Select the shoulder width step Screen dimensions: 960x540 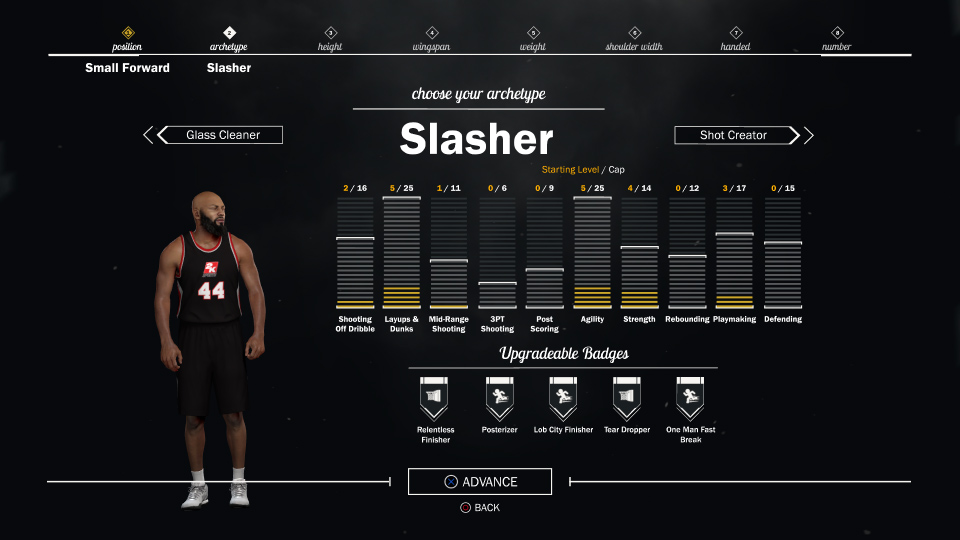[x=635, y=40]
